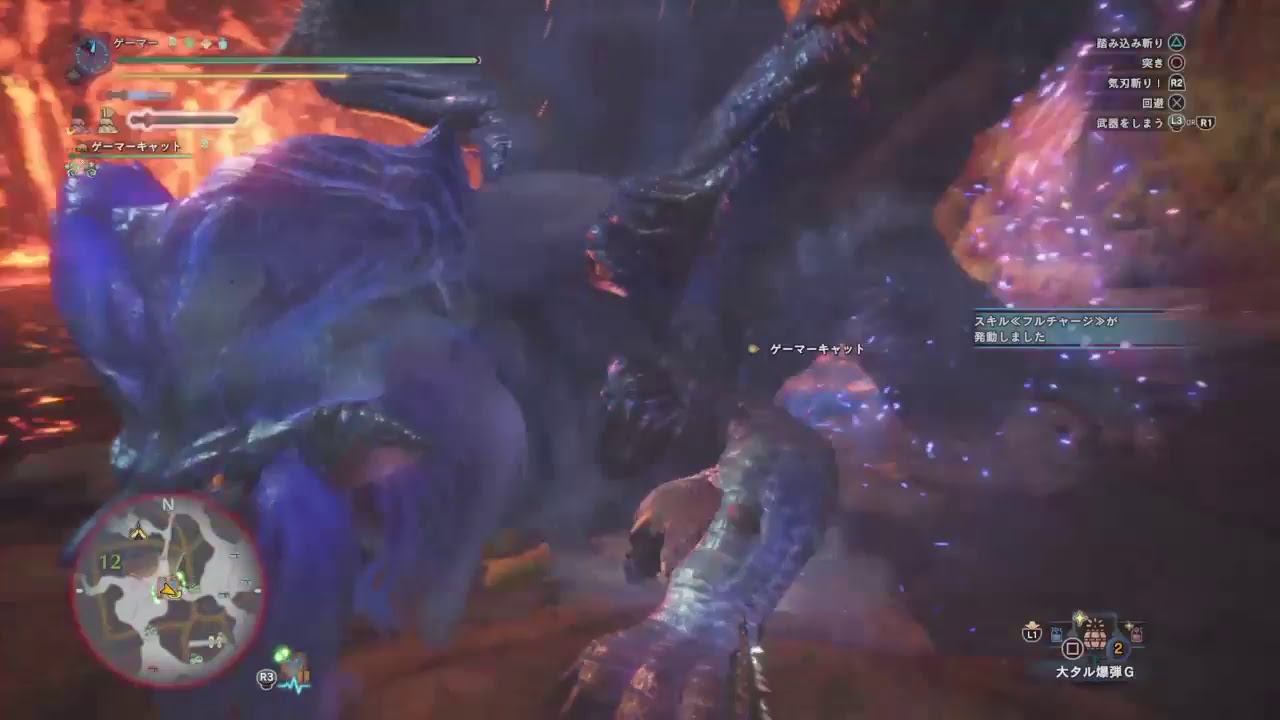The height and width of the screenshot is (720, 1280).
Task: Select the equipped Mega Barrel Bomb G item
Action: coord(1094,635)
